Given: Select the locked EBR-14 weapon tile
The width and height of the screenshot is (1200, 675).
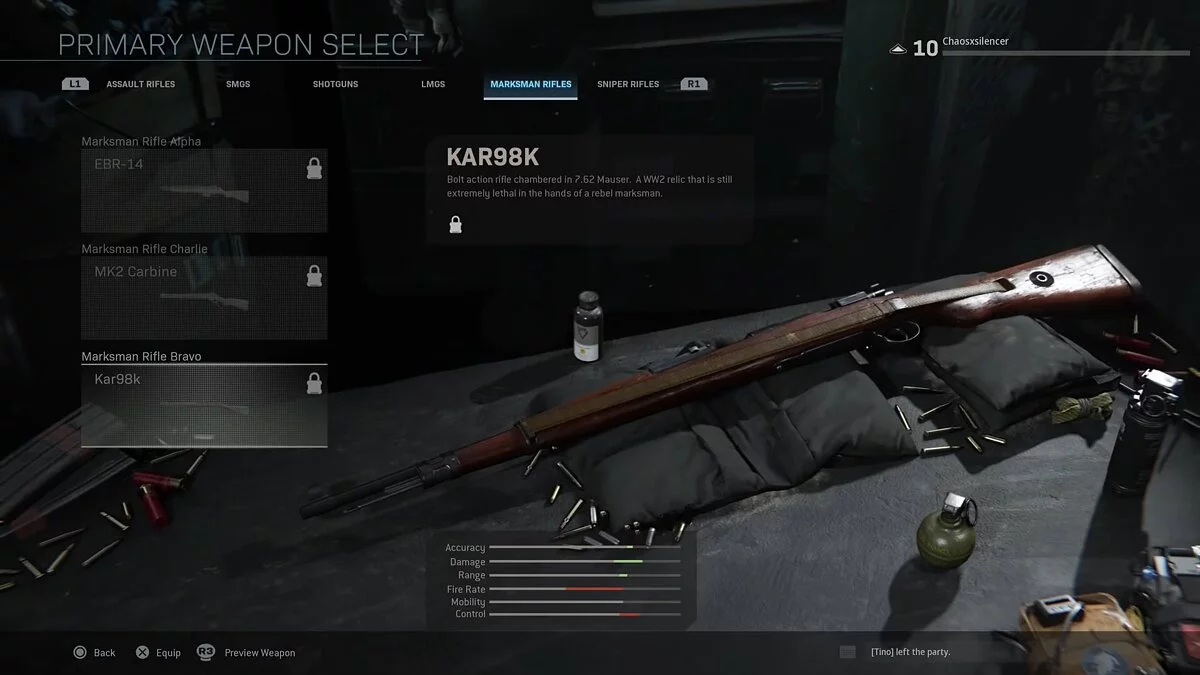Looking at the screenshot, I should (x=204, y=191).
